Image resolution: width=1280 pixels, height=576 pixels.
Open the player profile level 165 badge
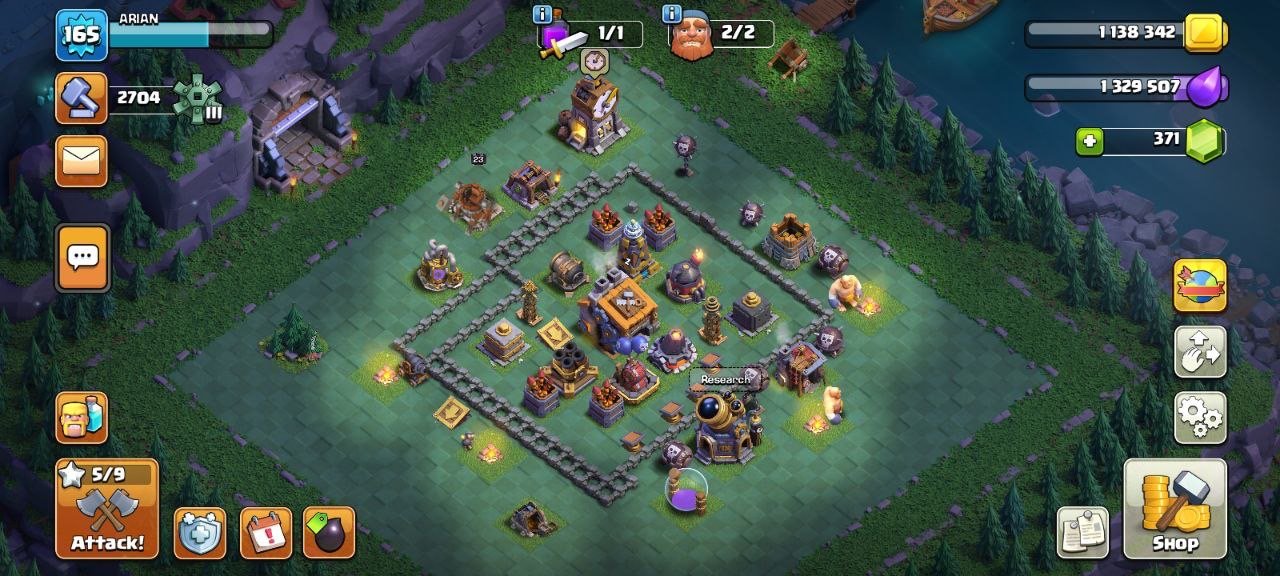coord(81,36)
